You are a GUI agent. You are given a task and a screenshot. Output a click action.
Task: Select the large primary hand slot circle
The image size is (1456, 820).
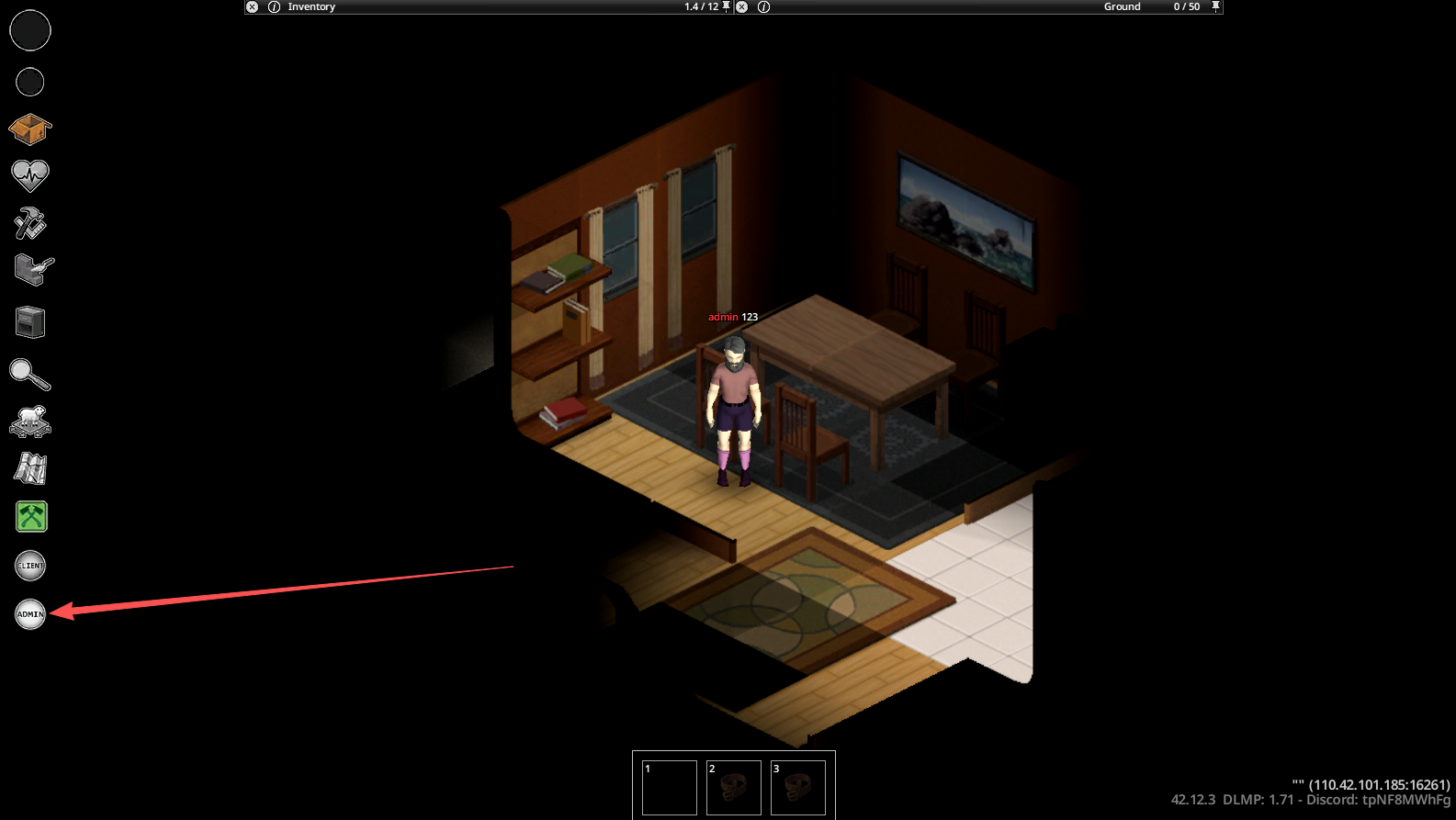coord(30,30)
